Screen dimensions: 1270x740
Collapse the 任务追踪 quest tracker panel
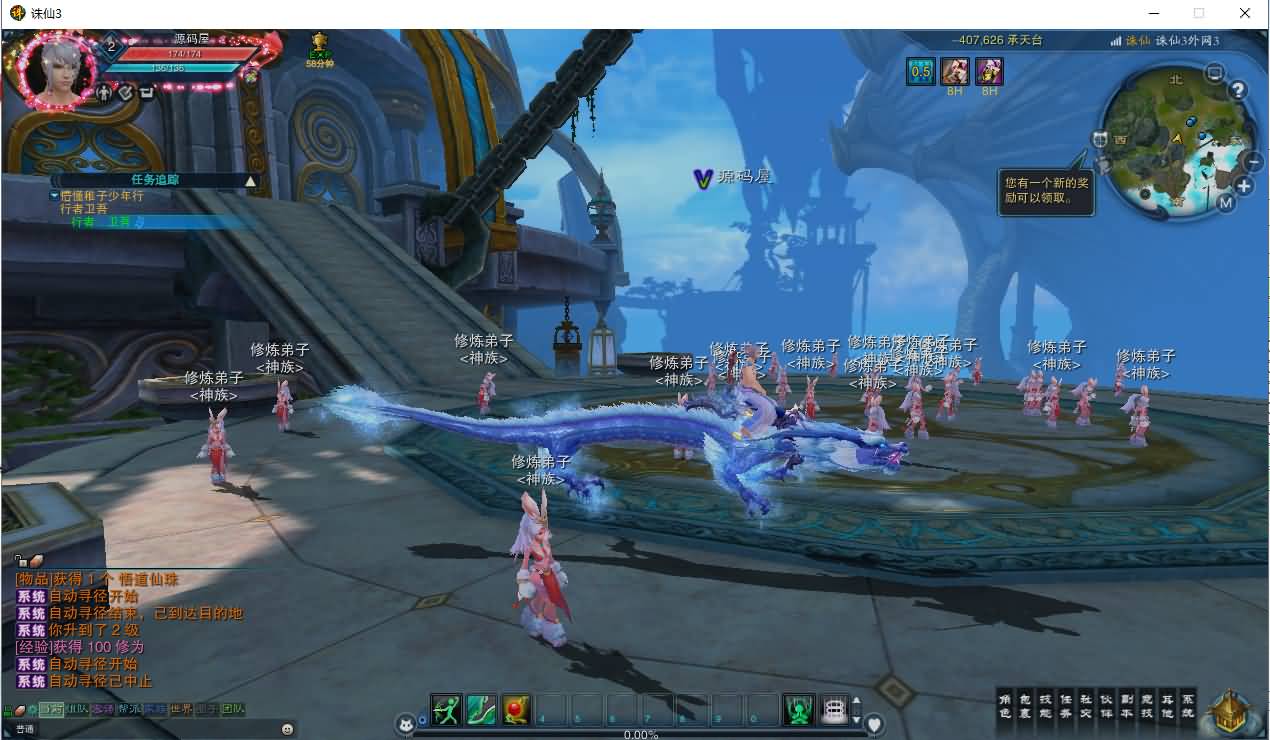tap(251, 181)
